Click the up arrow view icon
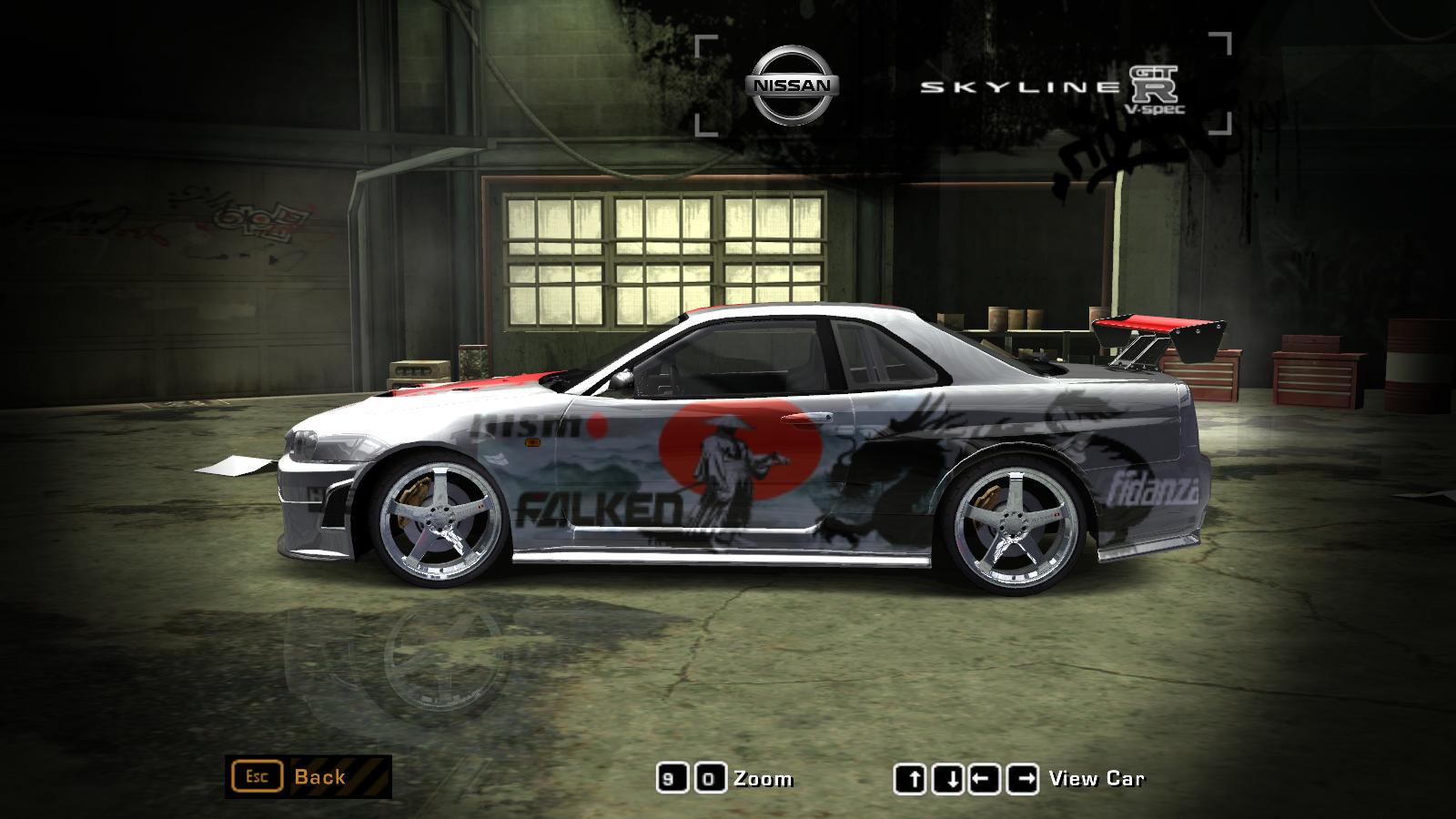 (x=913, y=777)
